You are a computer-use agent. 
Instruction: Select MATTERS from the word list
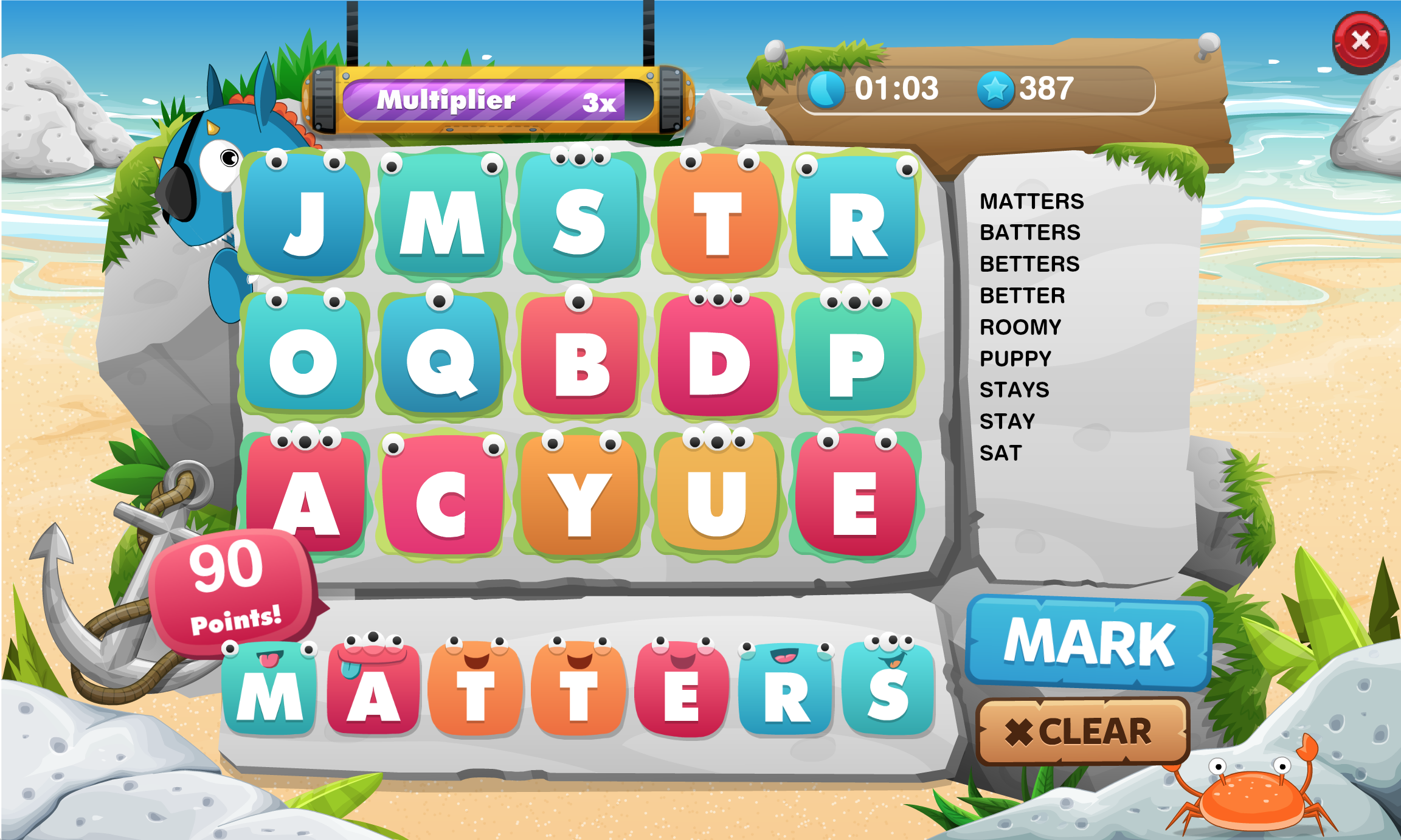[x=1033, y=201]
